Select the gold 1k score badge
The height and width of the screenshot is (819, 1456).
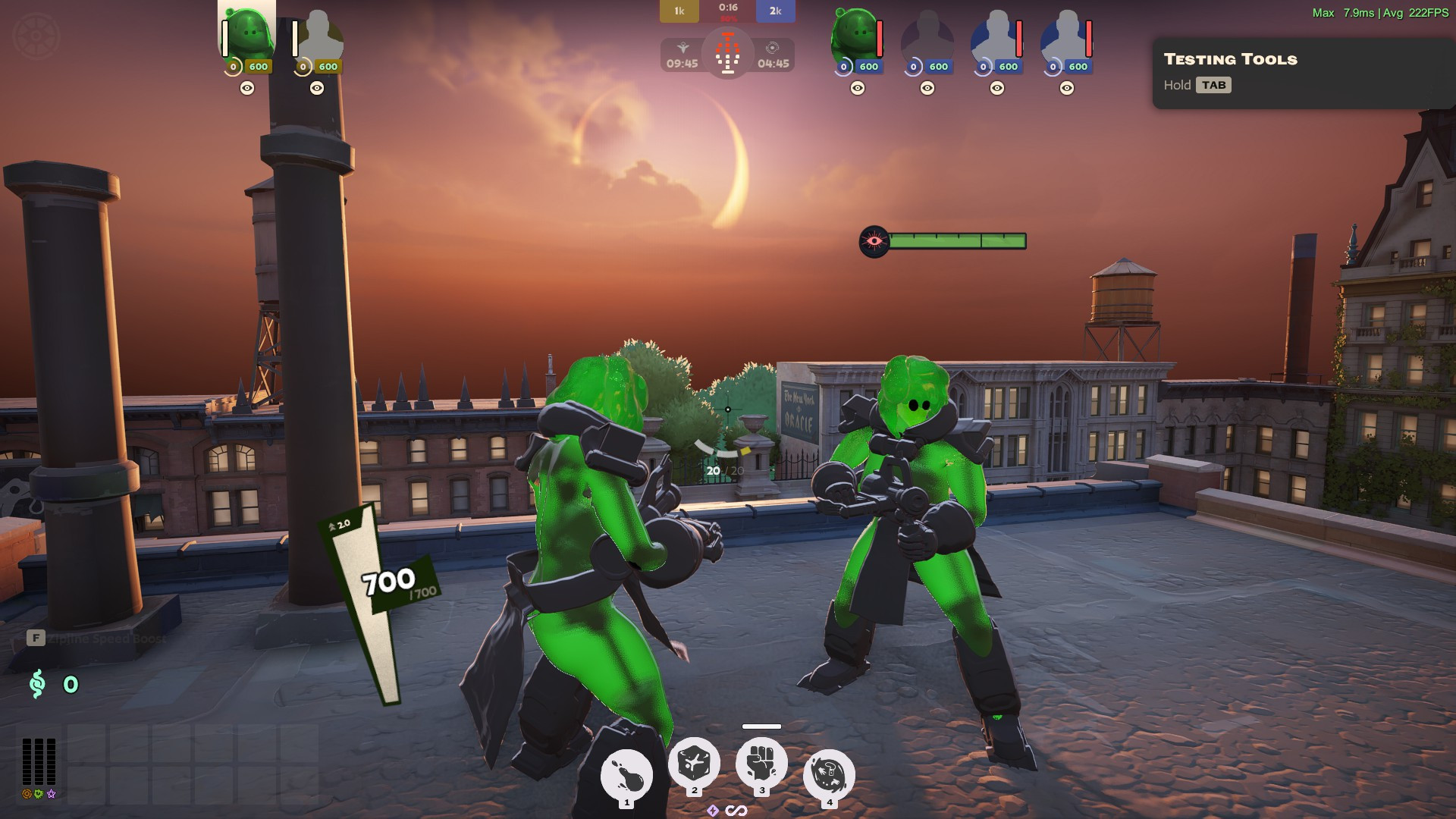(x=679, y=11)
